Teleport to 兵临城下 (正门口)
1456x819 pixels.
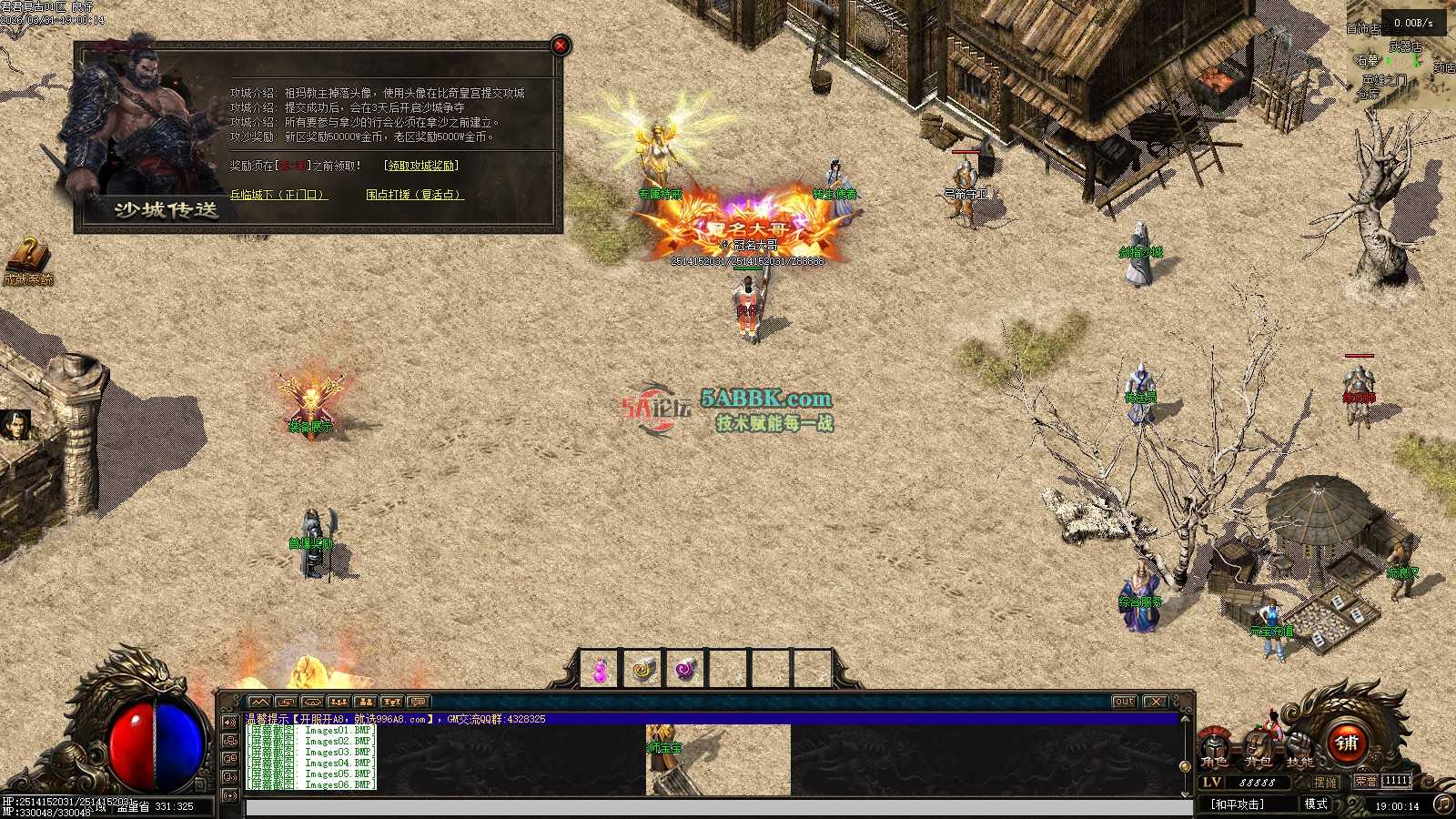tap(278, 195)
